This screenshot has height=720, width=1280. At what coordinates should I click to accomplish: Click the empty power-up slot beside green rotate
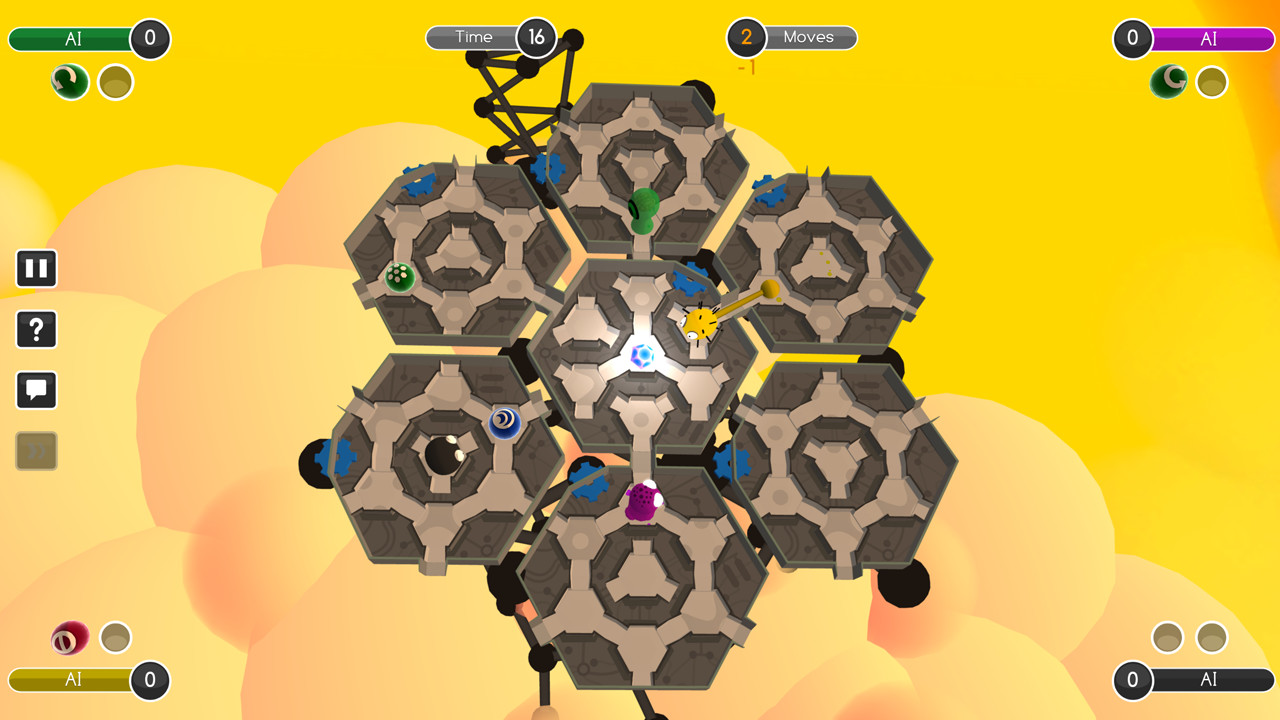pos(115,82)
